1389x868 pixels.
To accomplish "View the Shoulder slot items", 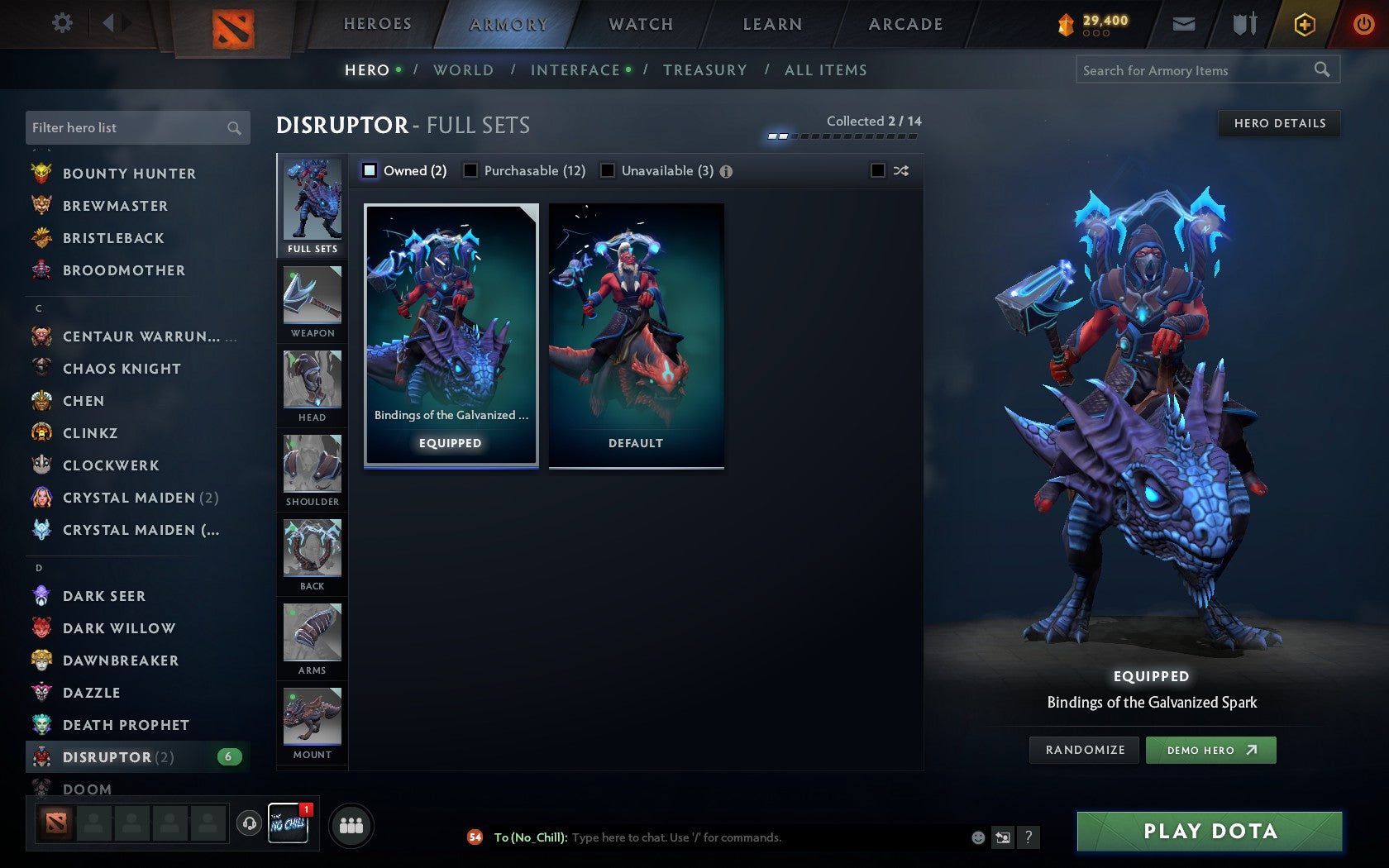I will click(312, 470).
